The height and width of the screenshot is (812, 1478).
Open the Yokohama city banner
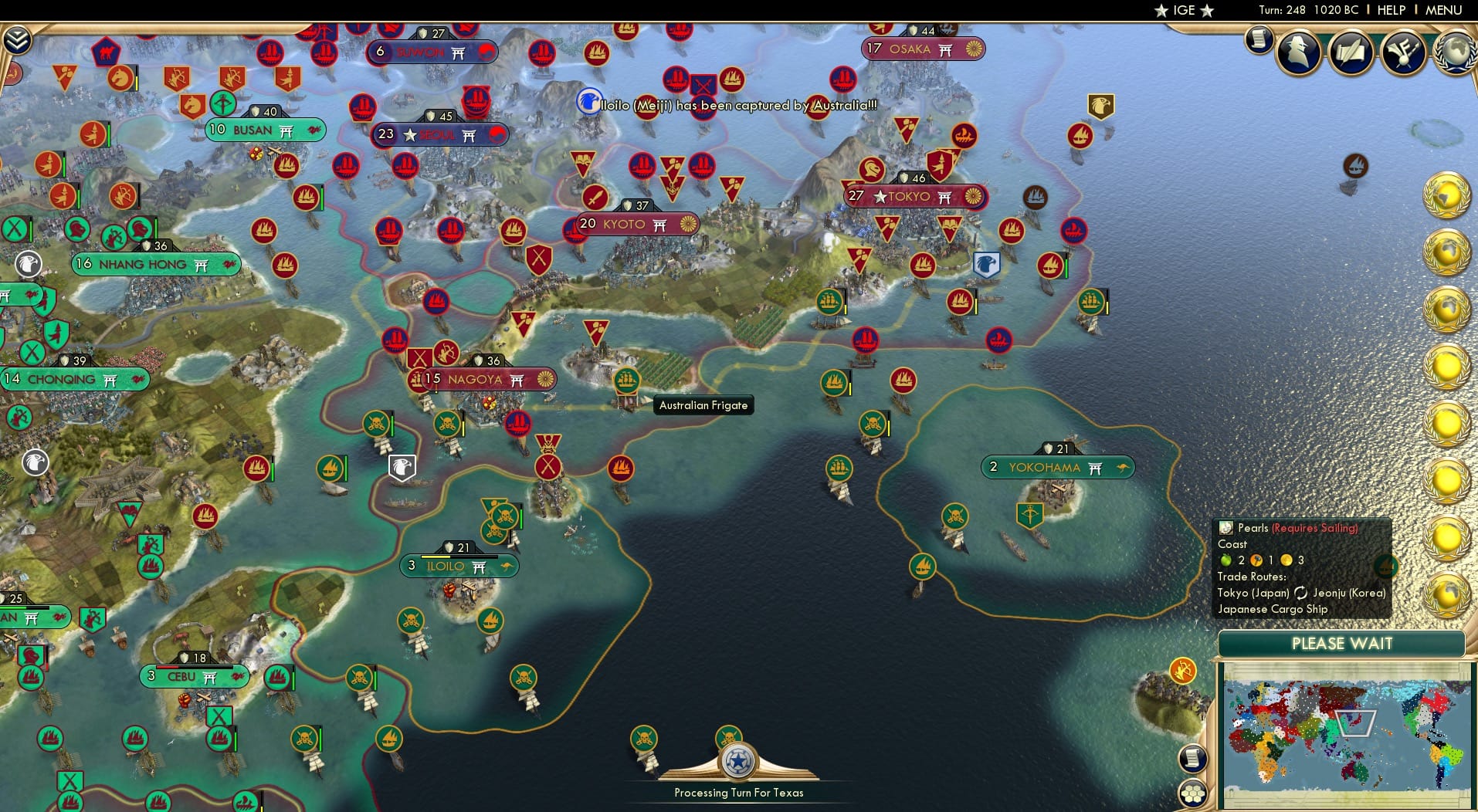[1056, 467]
